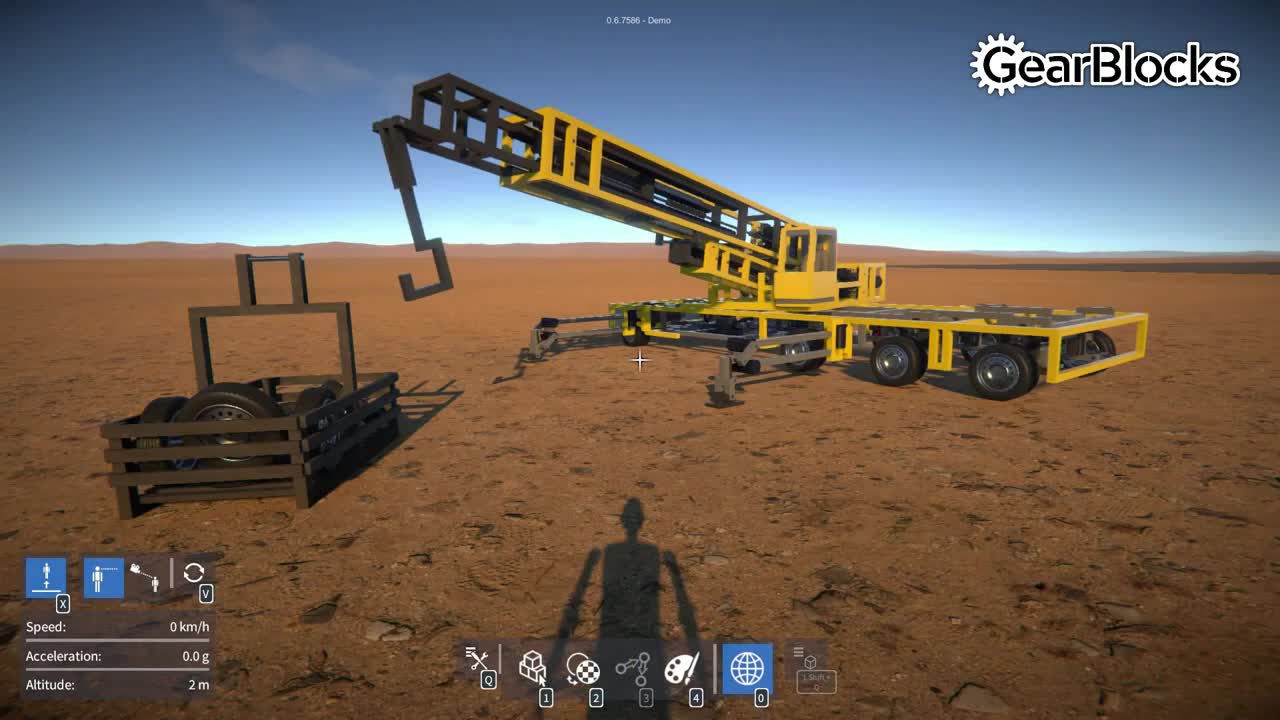
Task: Select the build tool (cubes icon)
Action: (533, 668)
